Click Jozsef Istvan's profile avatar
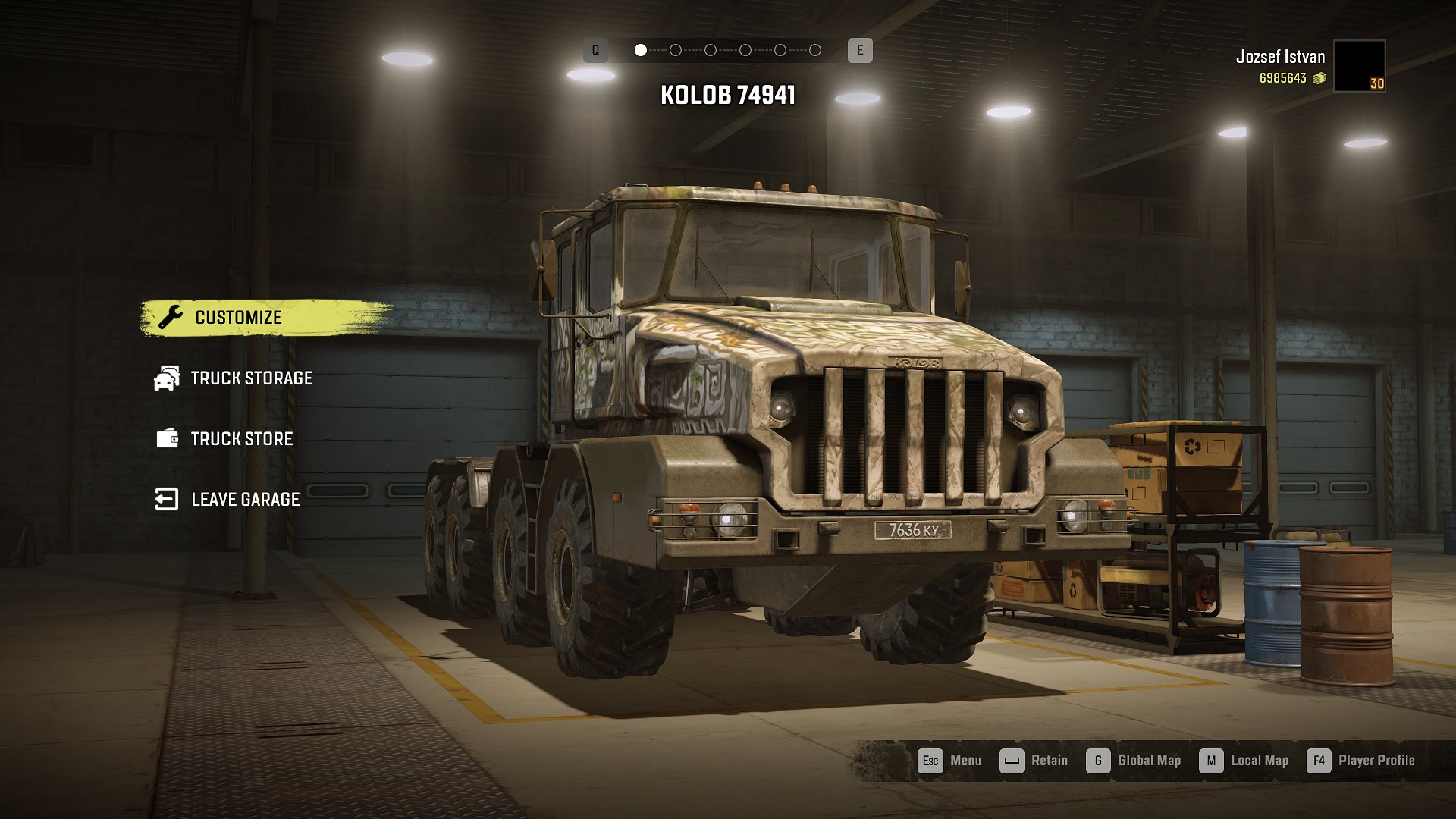1456x819 pixels. click(1359, 66)
